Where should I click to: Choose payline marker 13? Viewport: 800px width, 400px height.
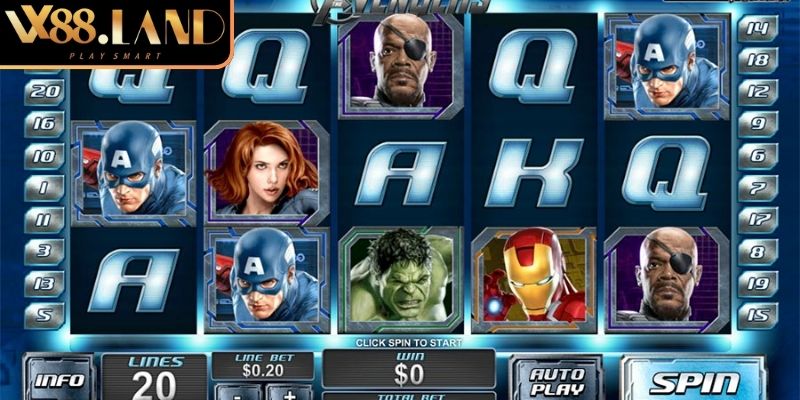point(42,283)
